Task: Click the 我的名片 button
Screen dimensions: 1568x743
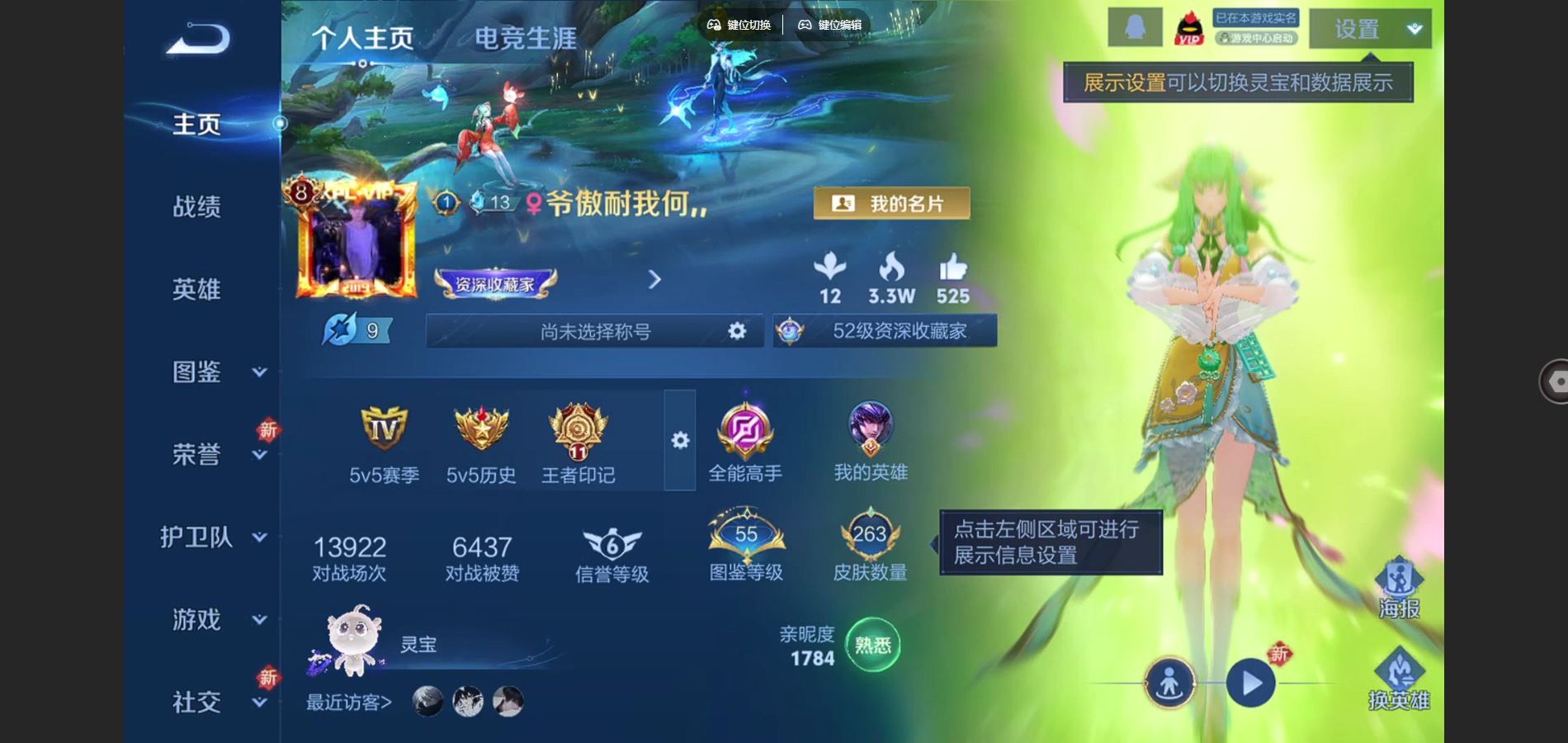Action: pyautogui.click(x=890, y=202)
